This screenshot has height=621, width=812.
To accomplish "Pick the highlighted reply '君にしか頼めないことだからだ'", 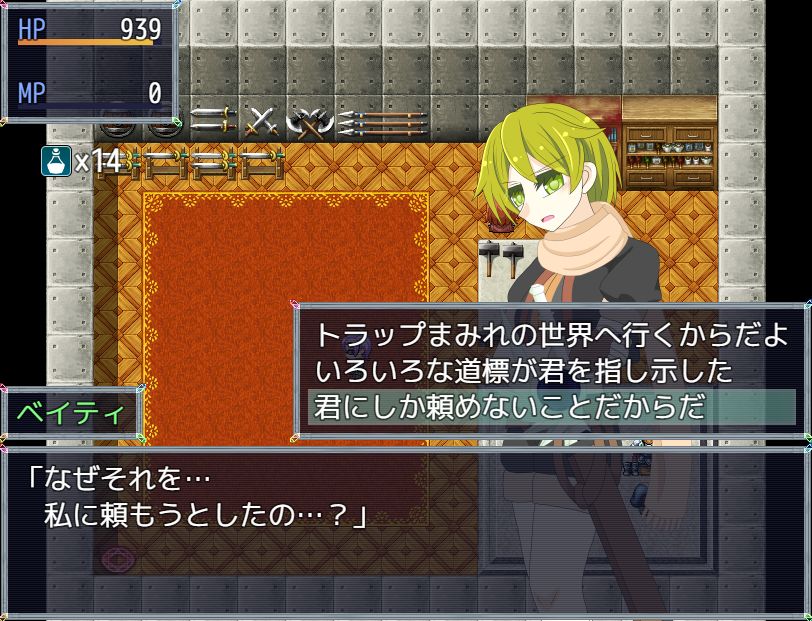I will point(510,408).
